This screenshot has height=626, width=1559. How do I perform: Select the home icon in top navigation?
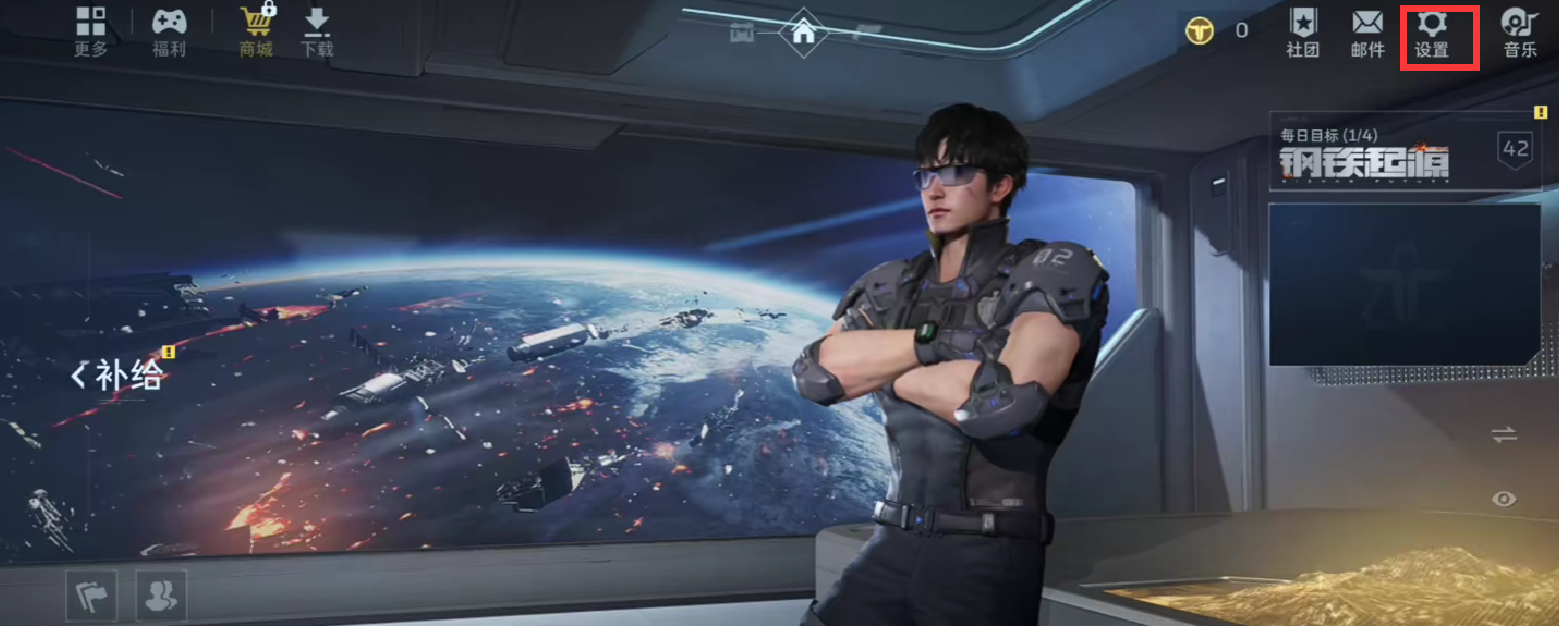(x=803, y=31)
